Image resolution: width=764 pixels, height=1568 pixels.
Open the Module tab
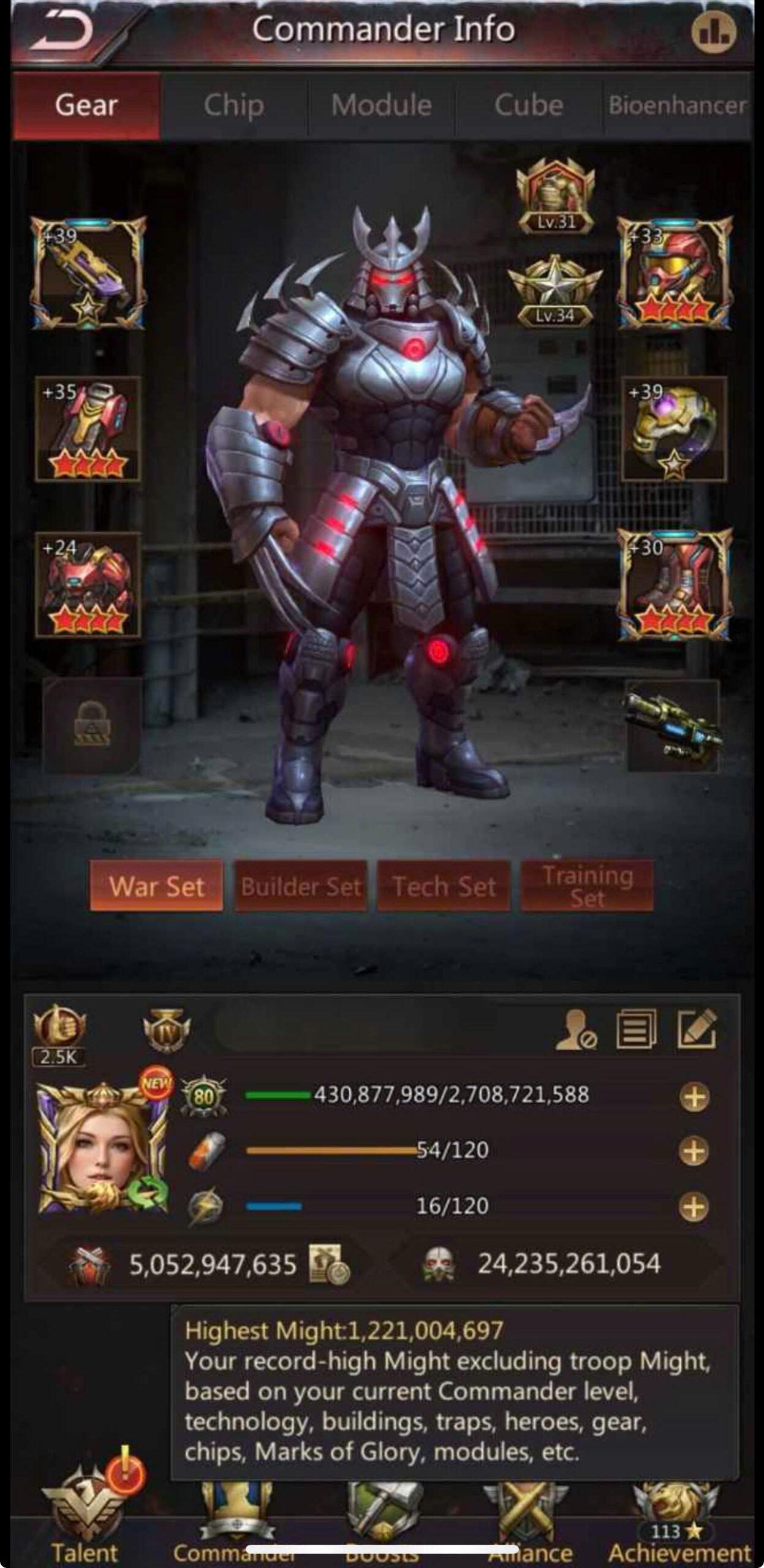(381, 105)
